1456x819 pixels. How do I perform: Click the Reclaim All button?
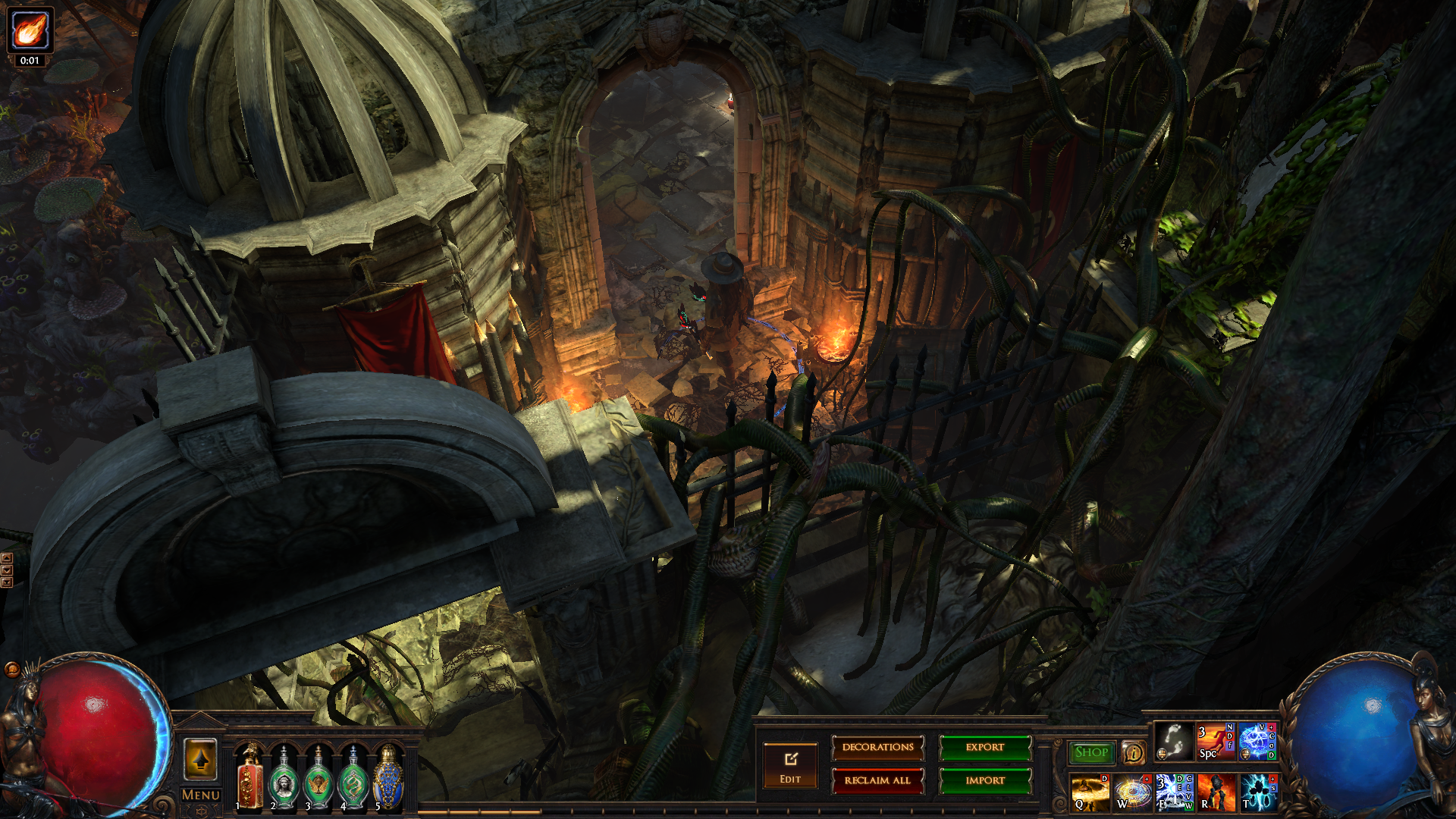[x=877, y=780]
